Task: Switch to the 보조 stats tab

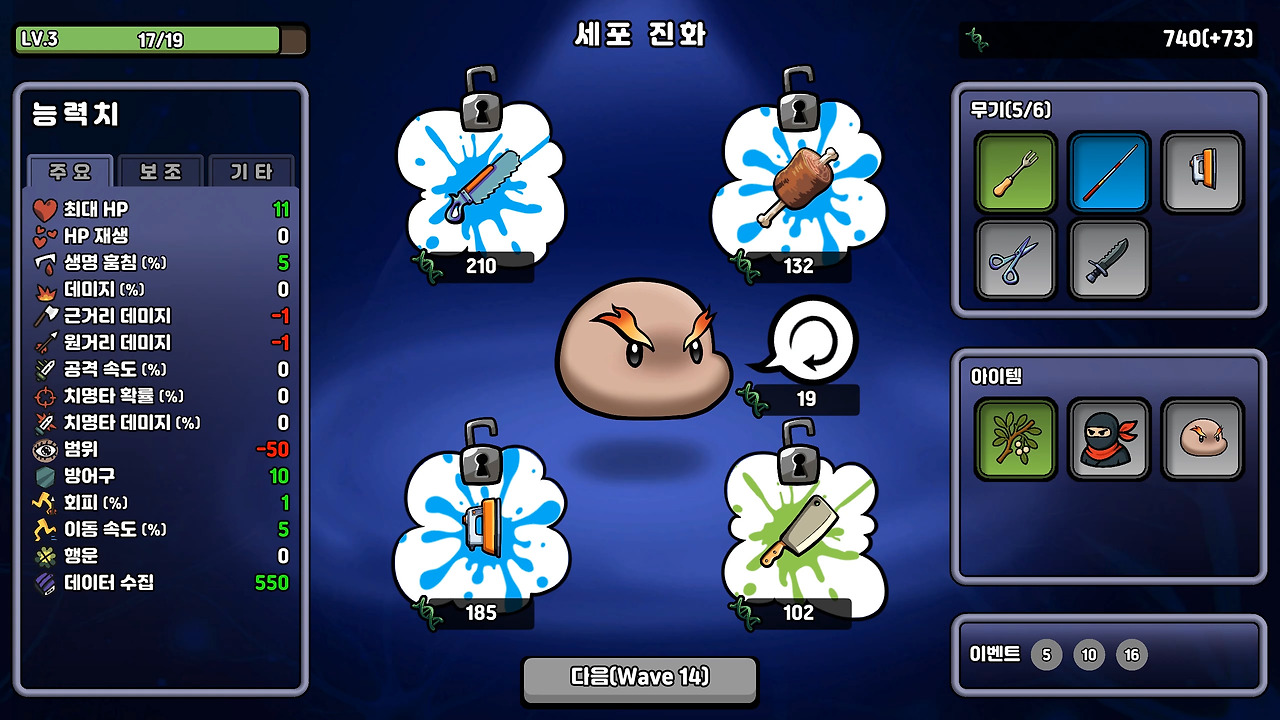Action: [160, 172]
